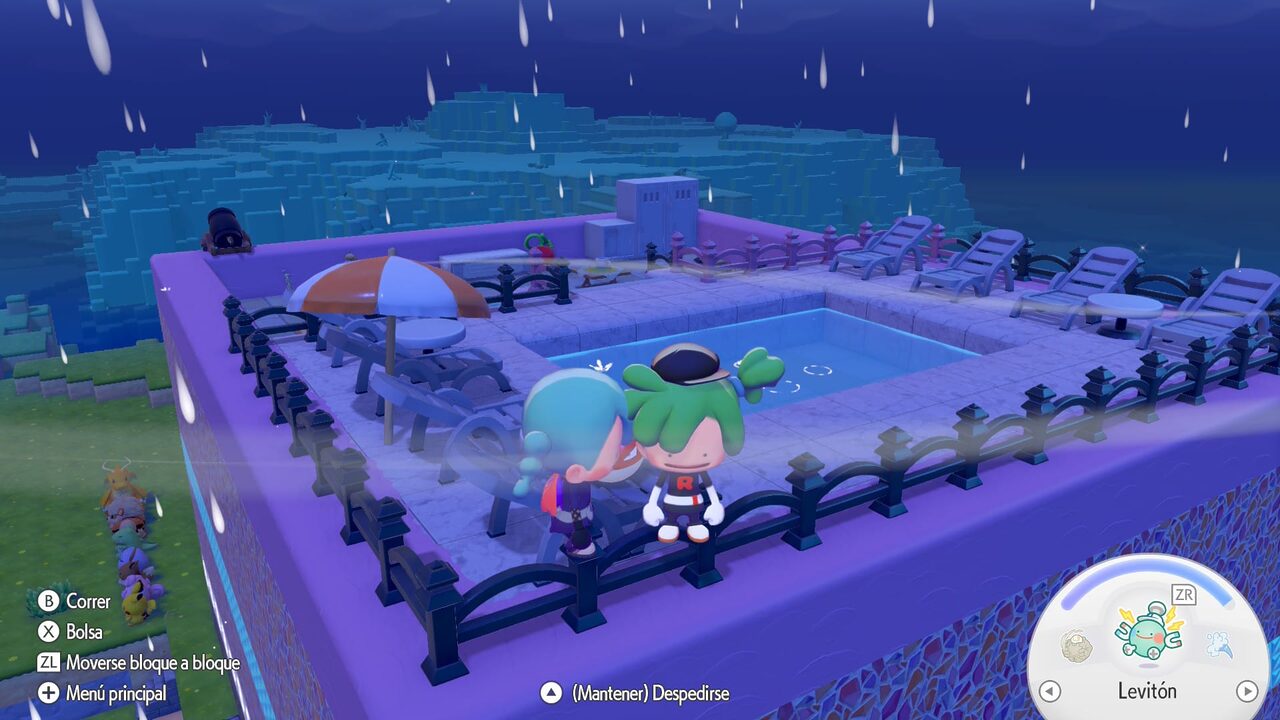Click the left arrow of the ability wheel
The width and height of the screenshot is (1280, 720).
(1049, 691)
